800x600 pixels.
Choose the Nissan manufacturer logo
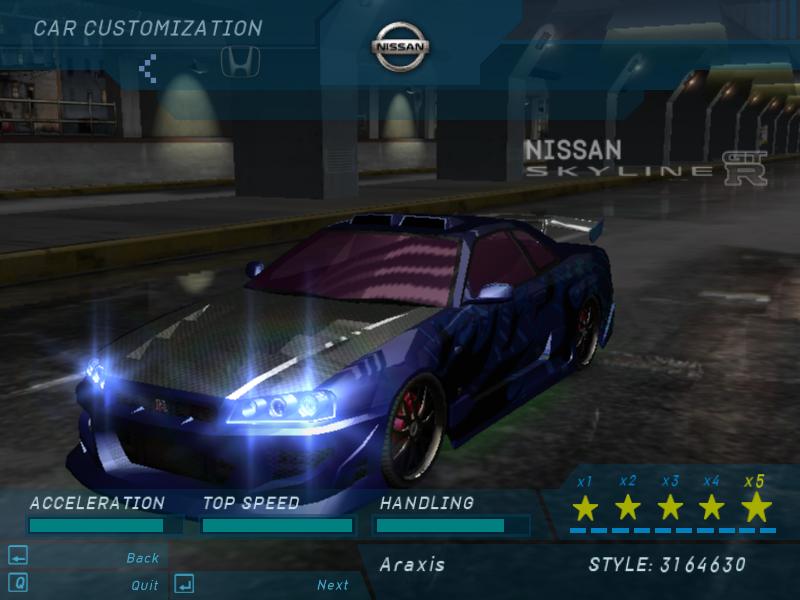pyautogui.click(x=401, y=47)
